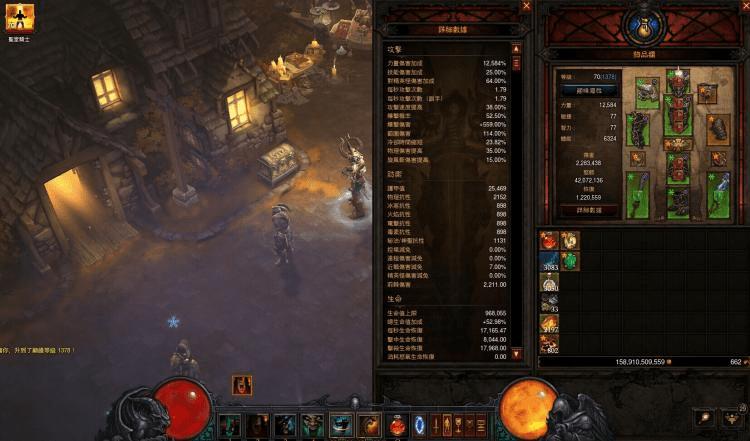Click the buff icon above the hotbar
750x441 pixels.
point(241,384)
